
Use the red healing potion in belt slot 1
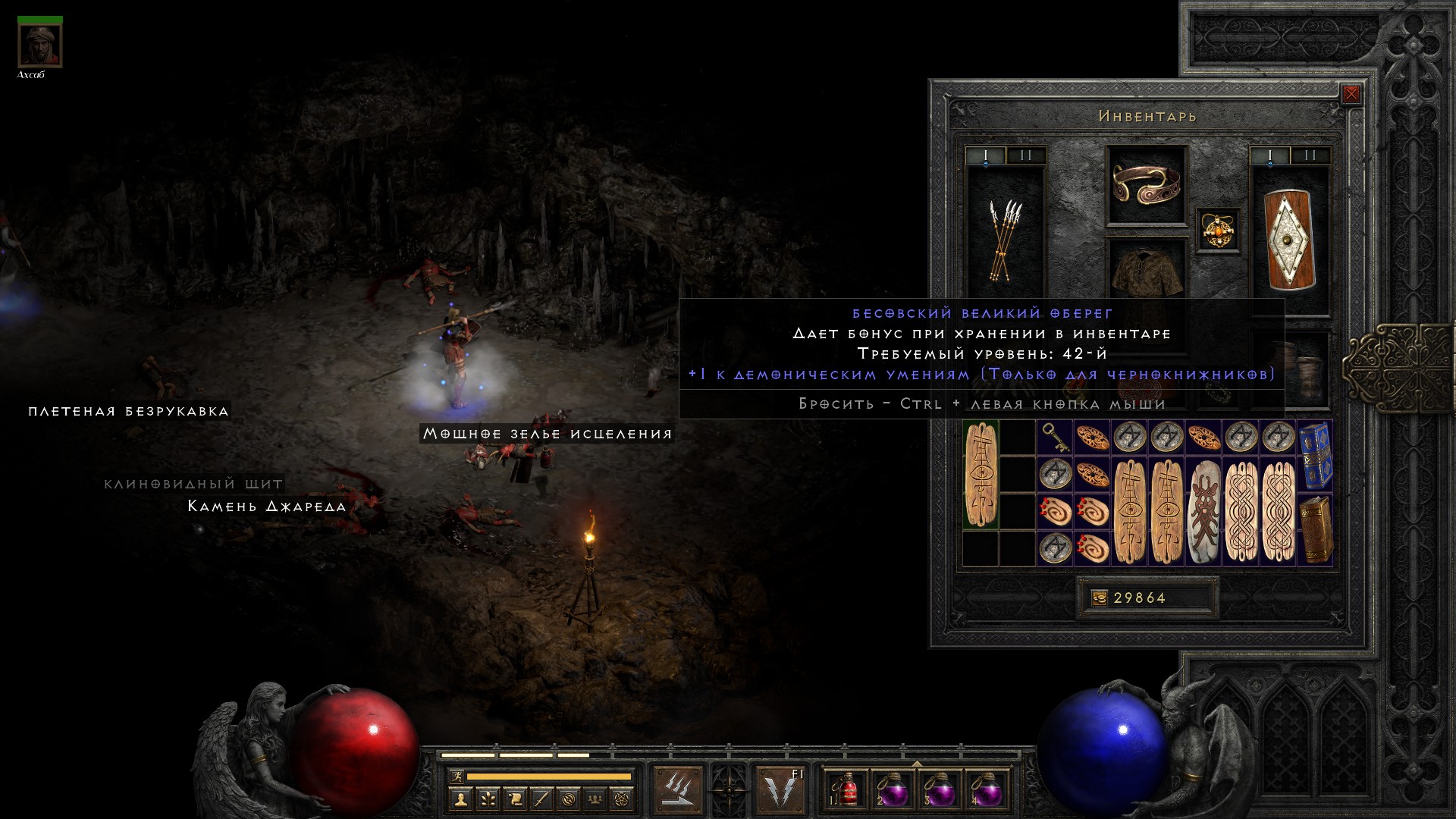click(846, 790)
